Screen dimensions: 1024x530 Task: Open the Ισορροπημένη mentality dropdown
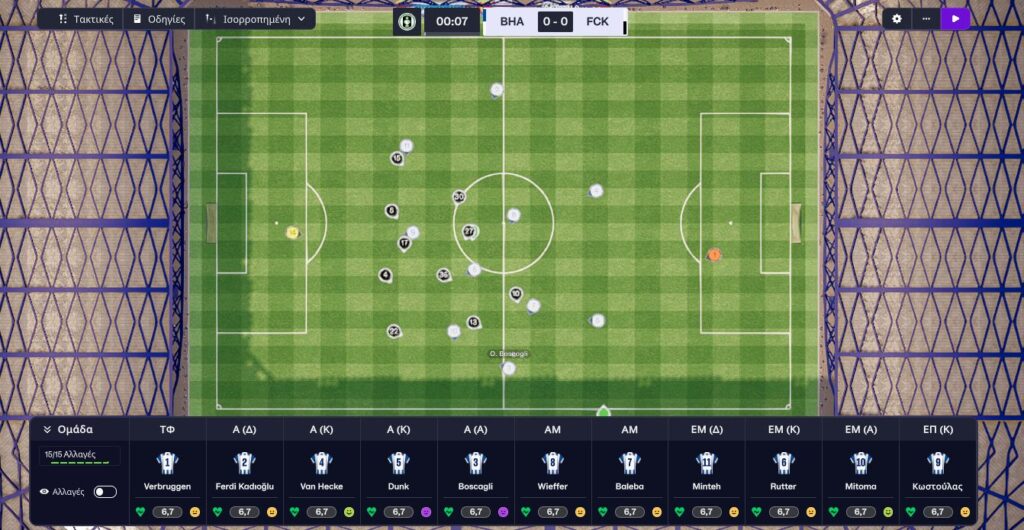256,19
